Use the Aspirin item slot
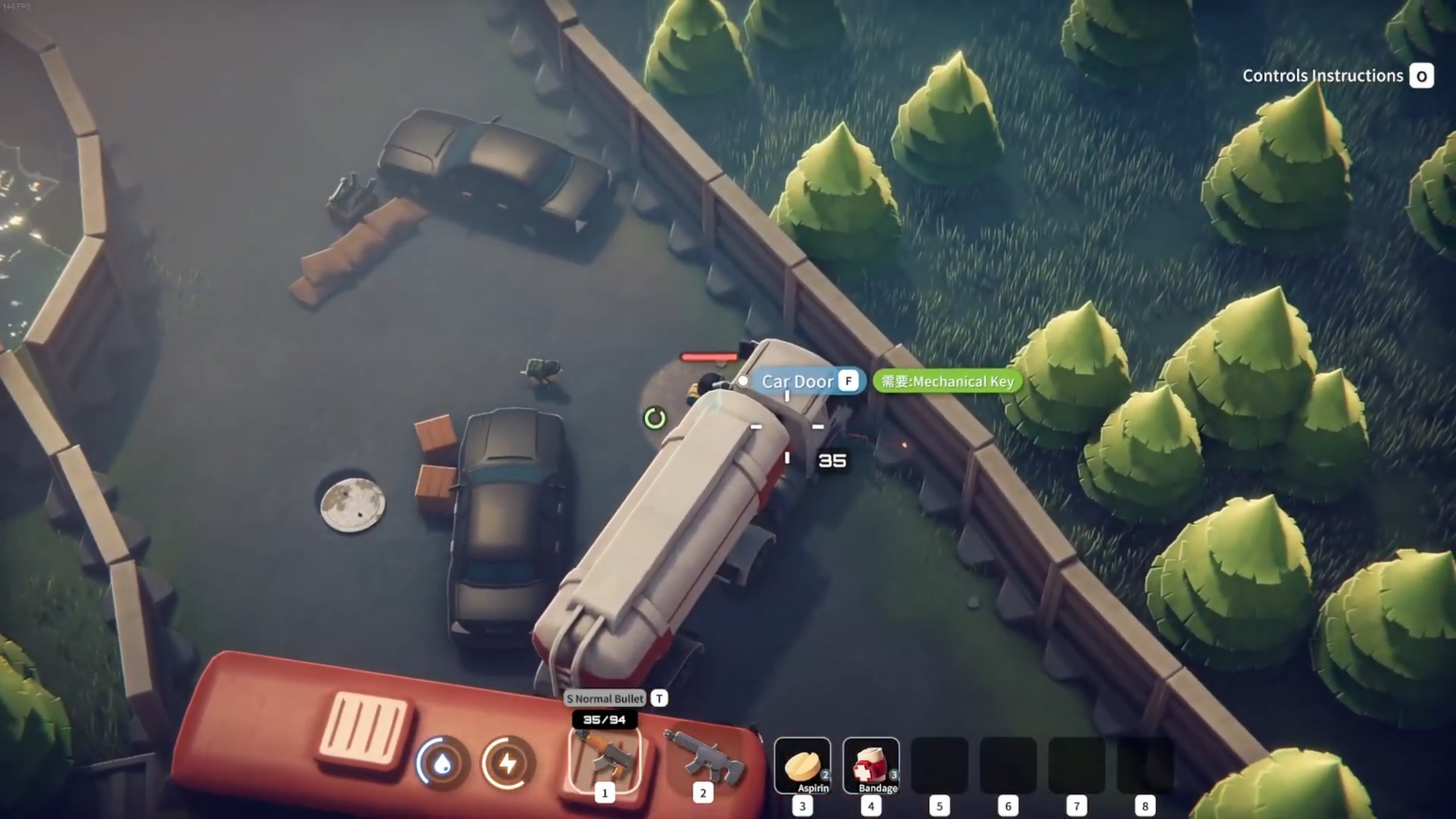 coord(802,766)
